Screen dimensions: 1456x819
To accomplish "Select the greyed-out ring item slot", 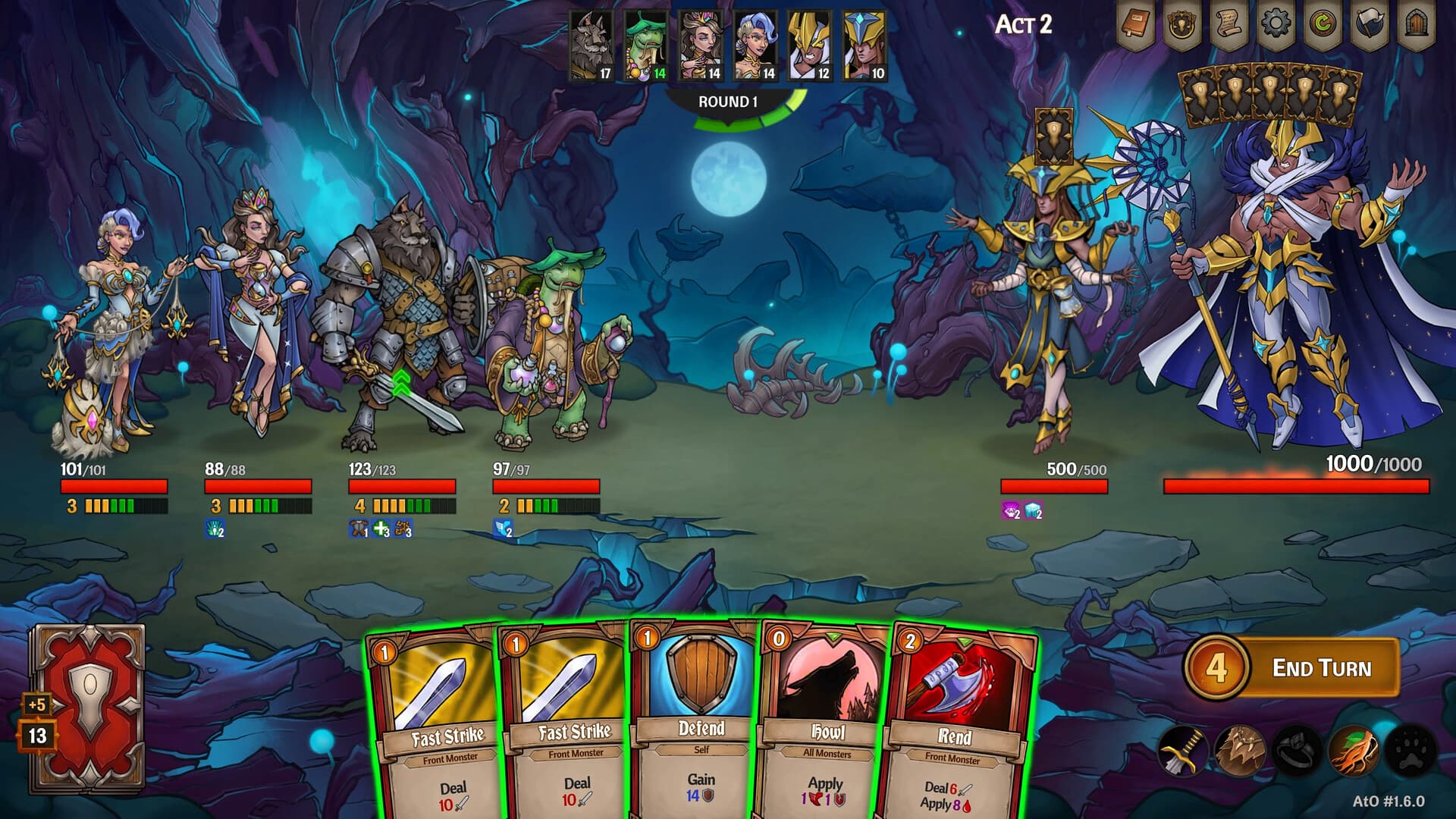I will click(1296, 750).
